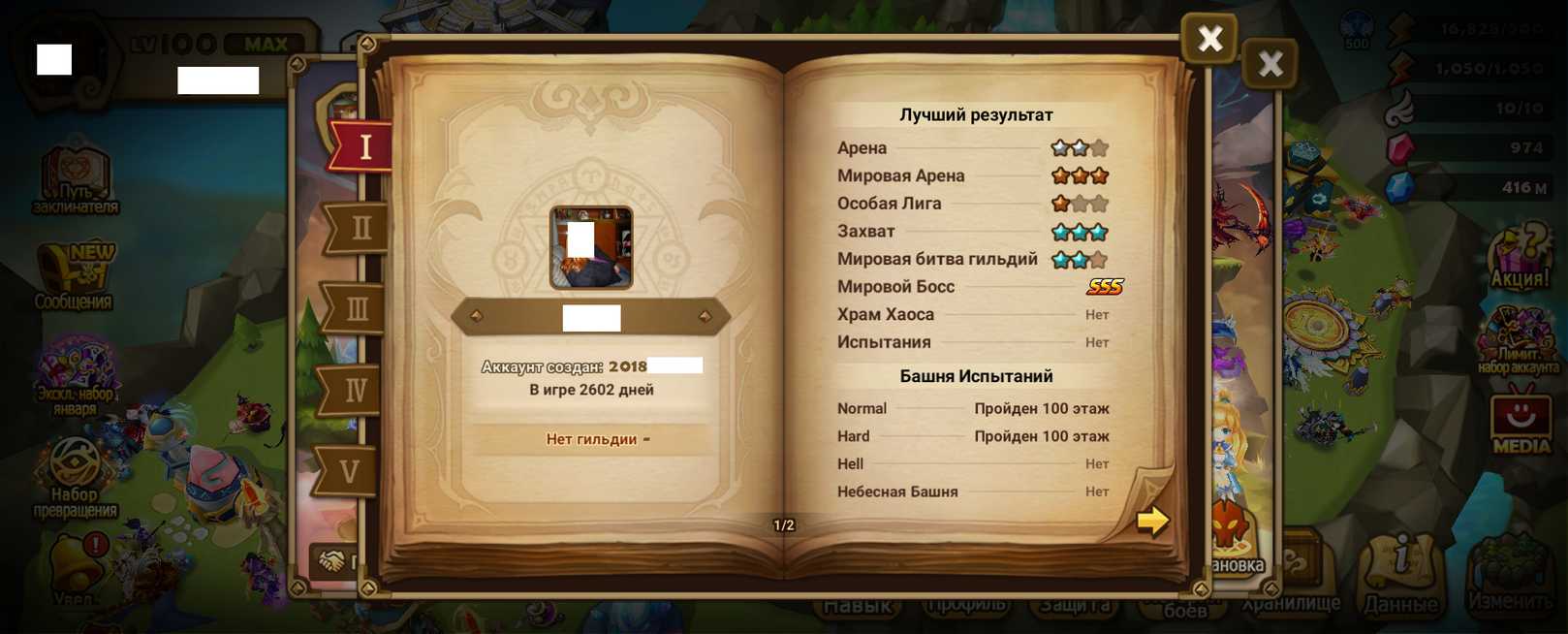Viewport: 1568px width, 634px height.
Task: Open the MEDIA button
Action: [x=1521, y=422]
